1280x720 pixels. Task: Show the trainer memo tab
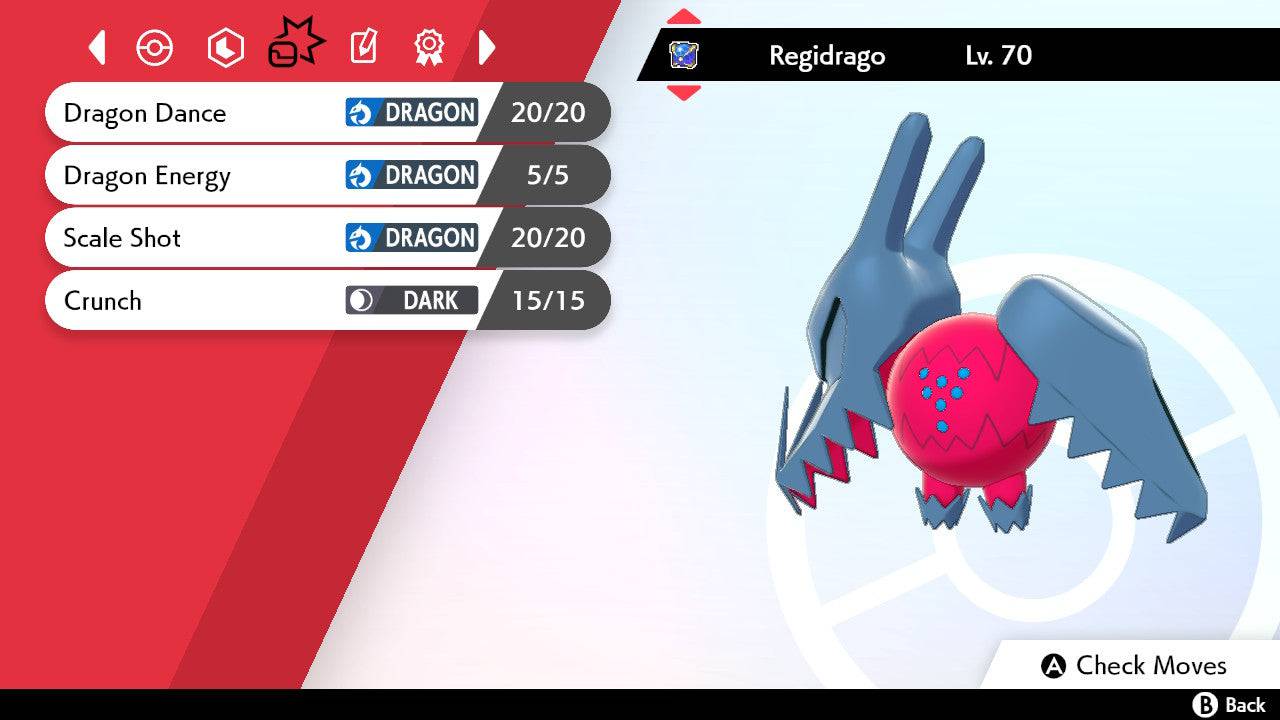(363, 47)
